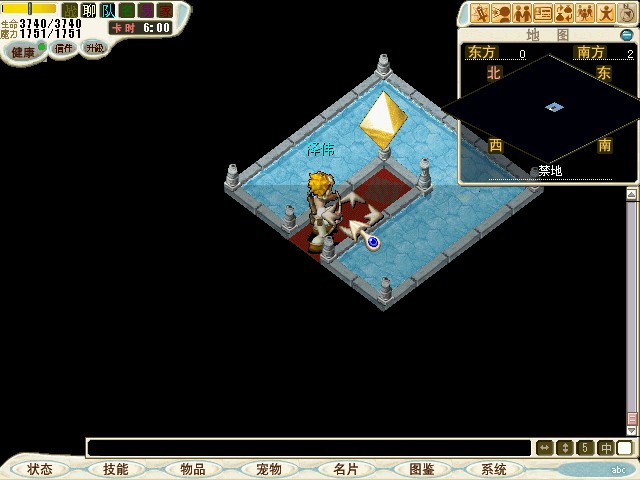
Task: Open the 信件 mail button
Action: point(63,48)
